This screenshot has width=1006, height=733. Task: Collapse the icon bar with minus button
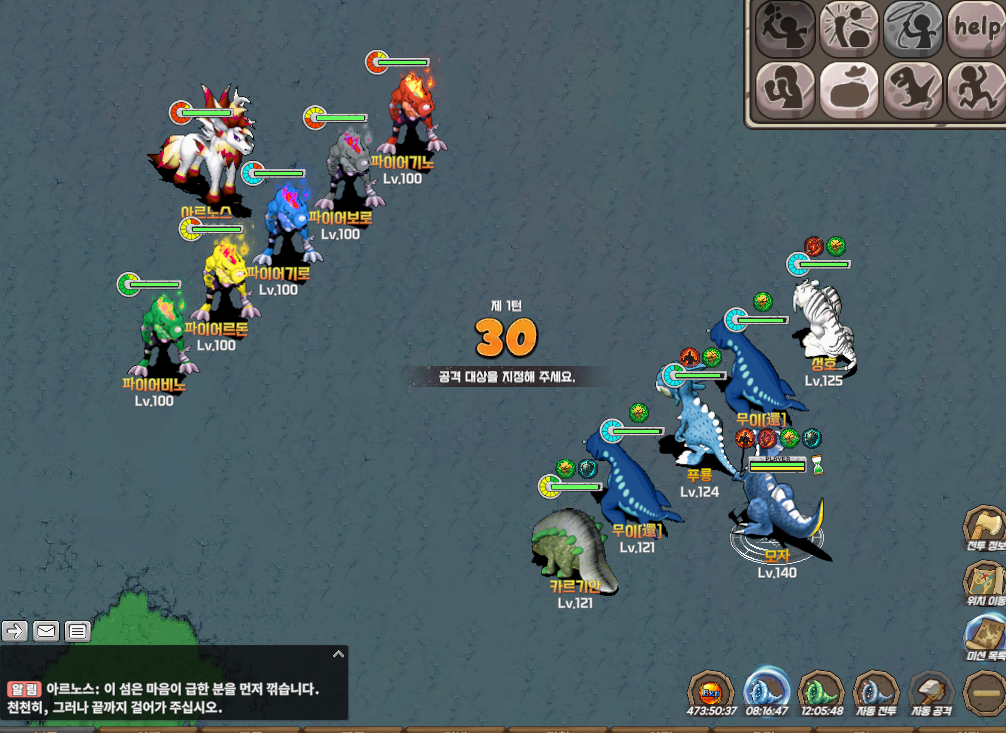(984, 693)
